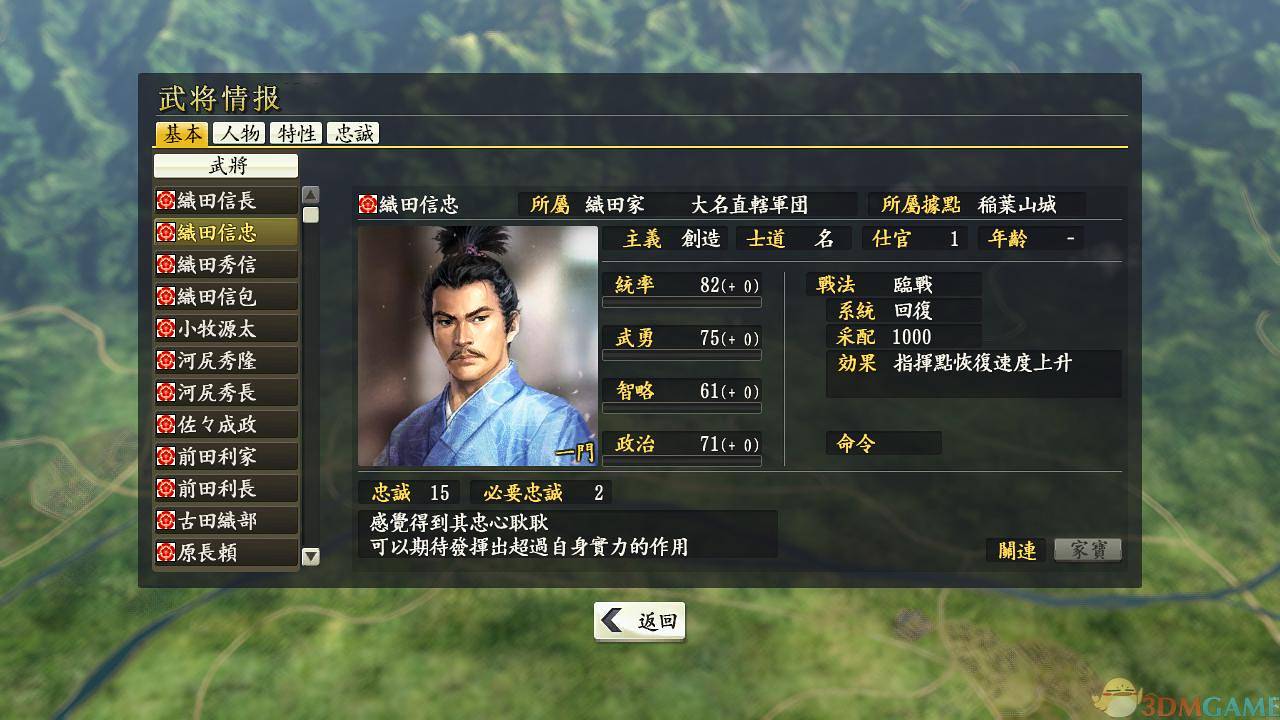Viewport: 1280px width, 720px height.
Task: Click the crest icon next to 織田信忠 in the list
Action: coord(167,231)
